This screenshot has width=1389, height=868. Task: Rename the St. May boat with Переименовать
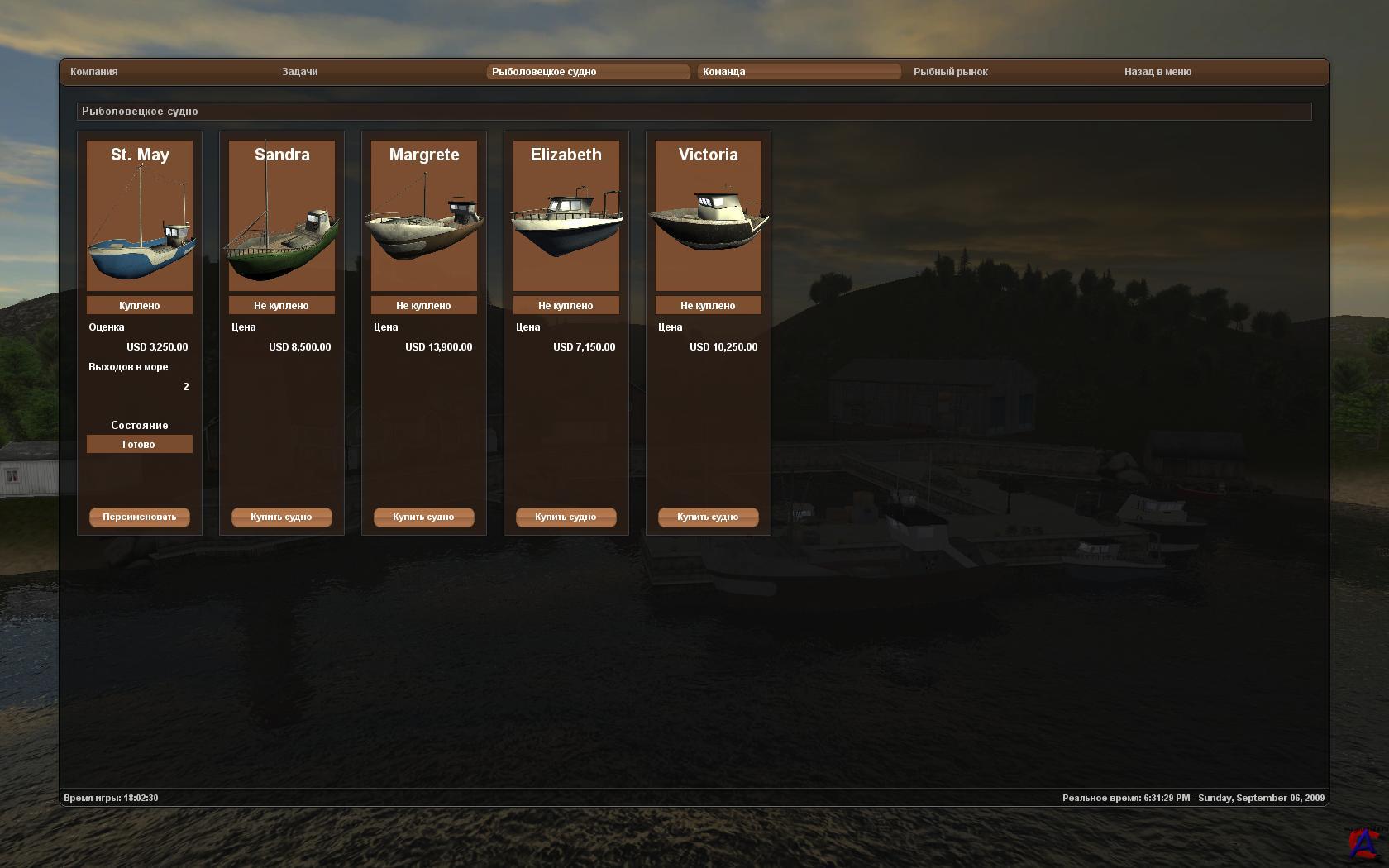pos(140,517)
